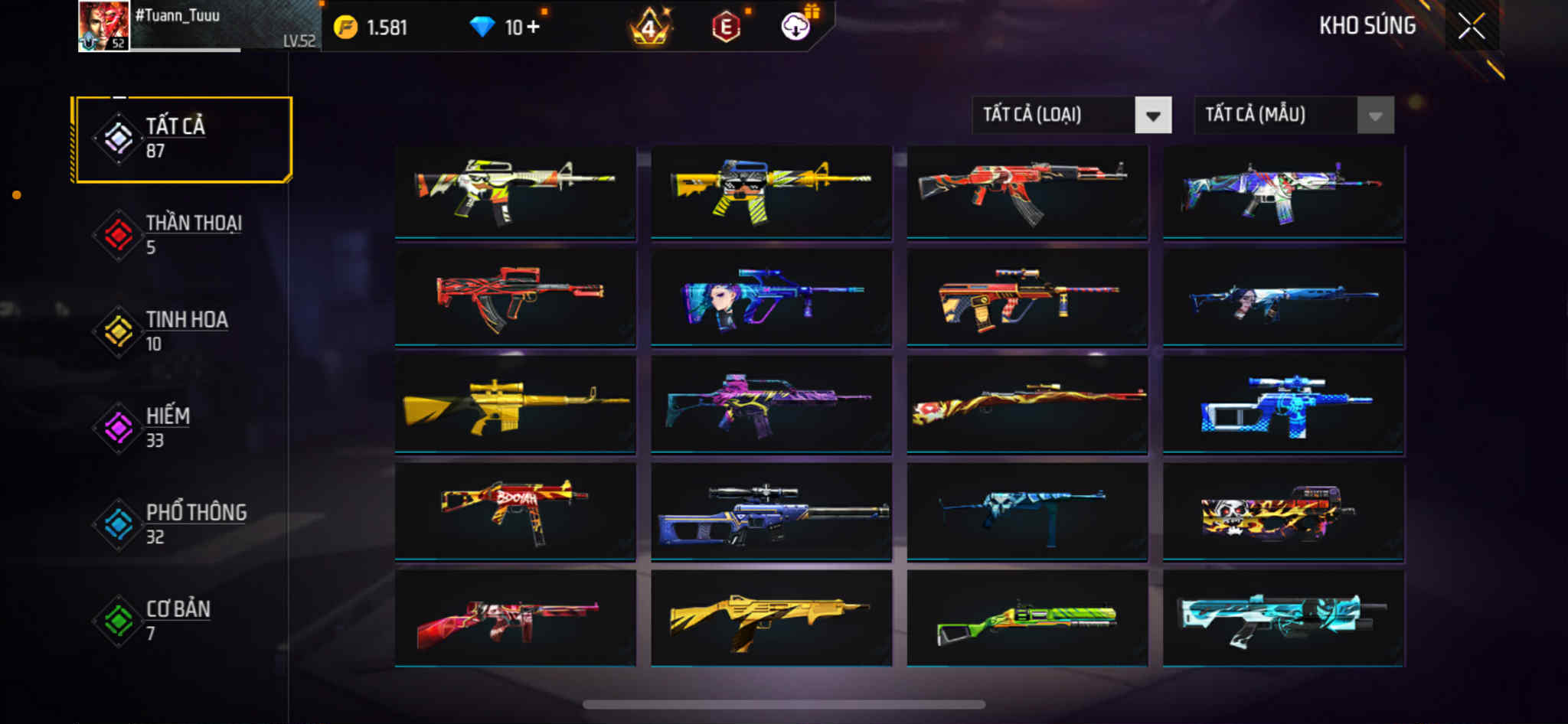Pick the green and yellow shotgun skin
The image size is (1568, 724).
coord(1027,618)
